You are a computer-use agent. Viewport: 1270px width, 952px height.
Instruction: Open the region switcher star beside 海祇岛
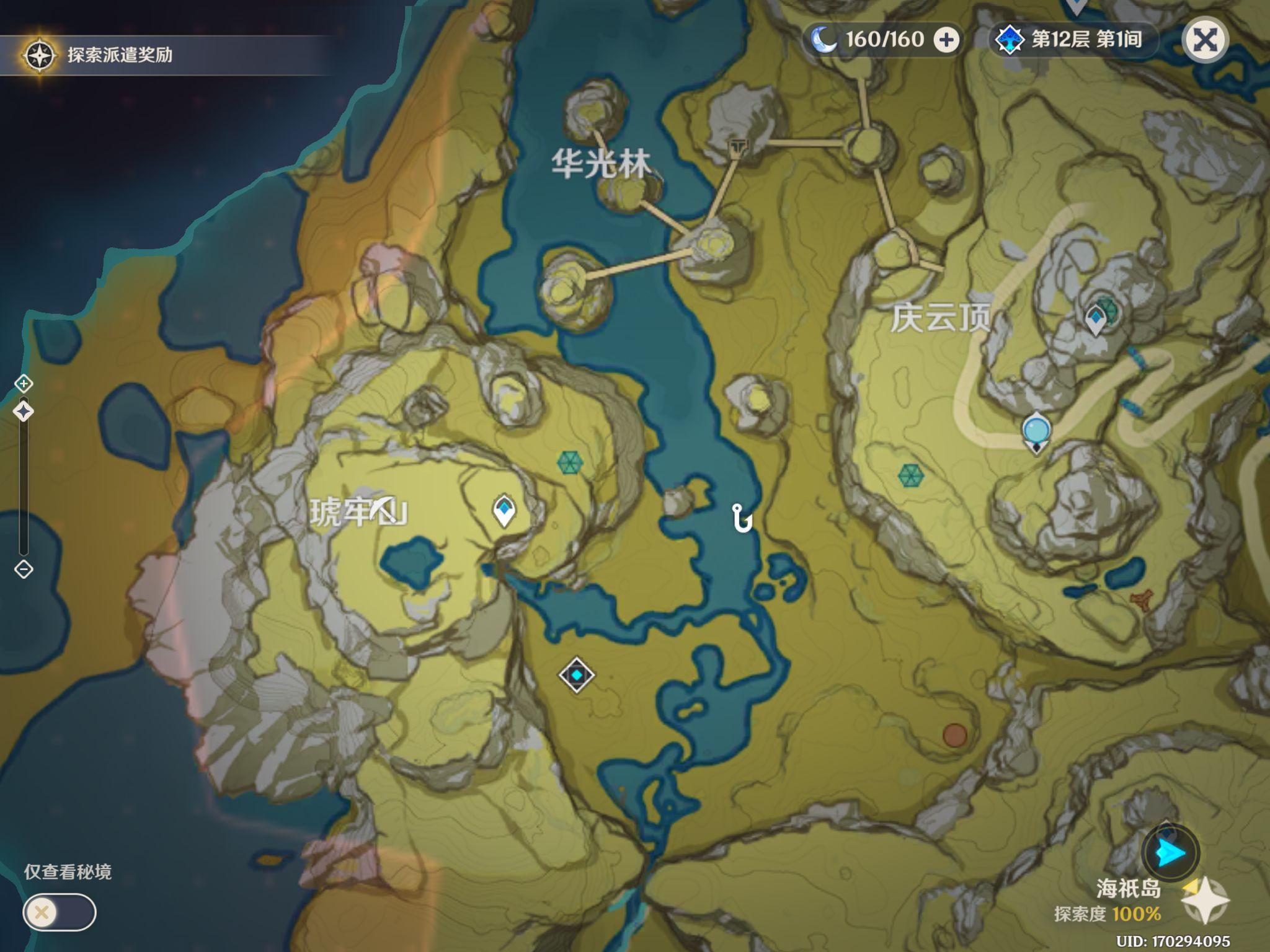(1205, 901)
